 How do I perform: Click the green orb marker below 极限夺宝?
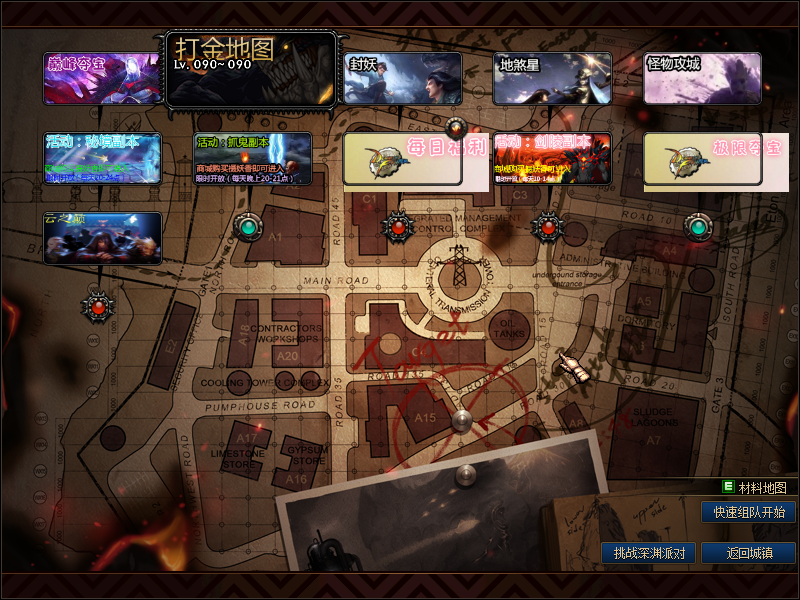(x=698, y=227)
